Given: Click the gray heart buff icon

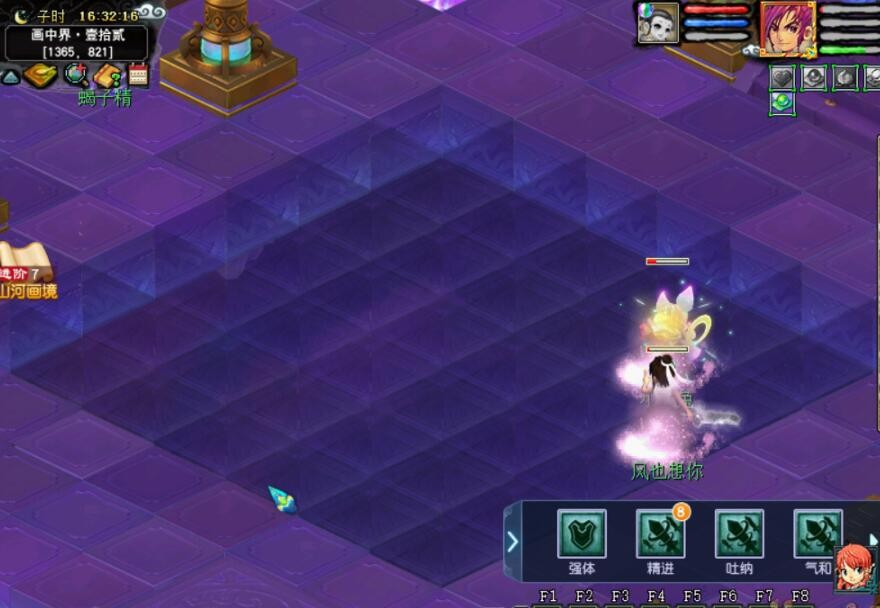Looking at the screenshot, I should [x=782, y=77].
